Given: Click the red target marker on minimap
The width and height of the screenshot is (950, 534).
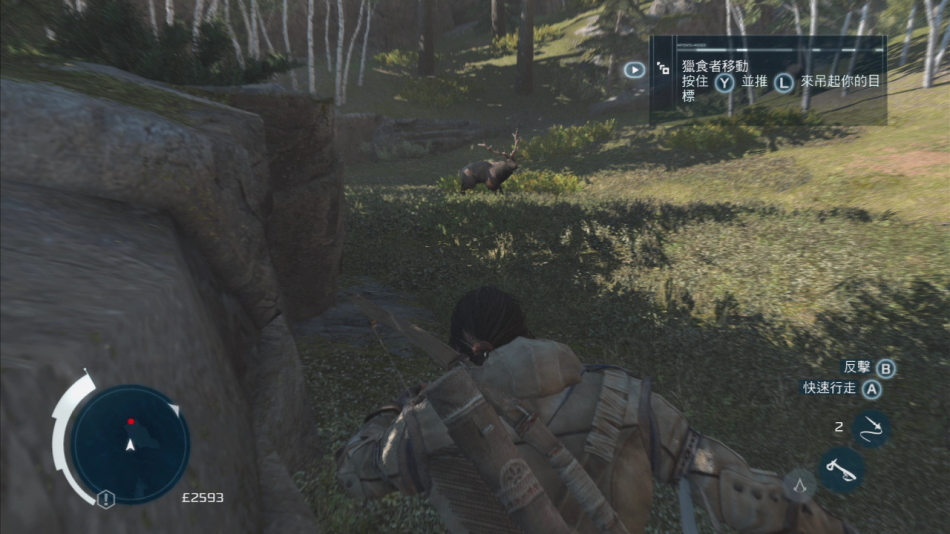Looking at the screenshot, I should [x=130, y=422].
